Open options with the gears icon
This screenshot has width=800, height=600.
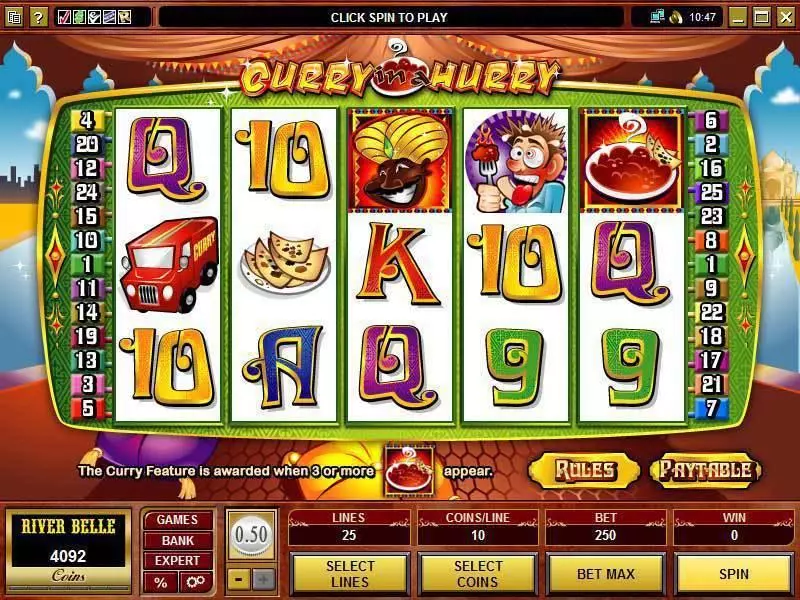(194, 582)
